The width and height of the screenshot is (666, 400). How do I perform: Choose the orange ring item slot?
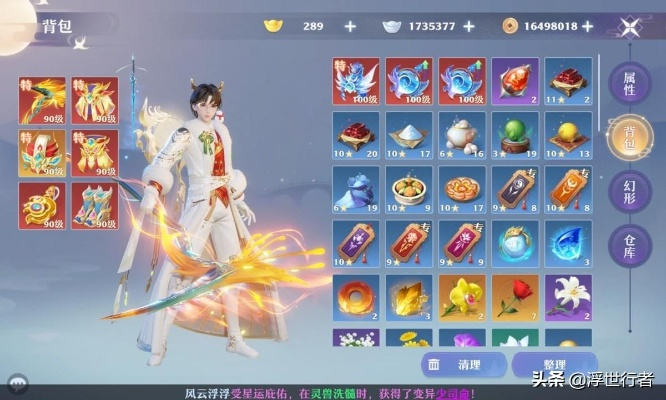coord(356,298)
